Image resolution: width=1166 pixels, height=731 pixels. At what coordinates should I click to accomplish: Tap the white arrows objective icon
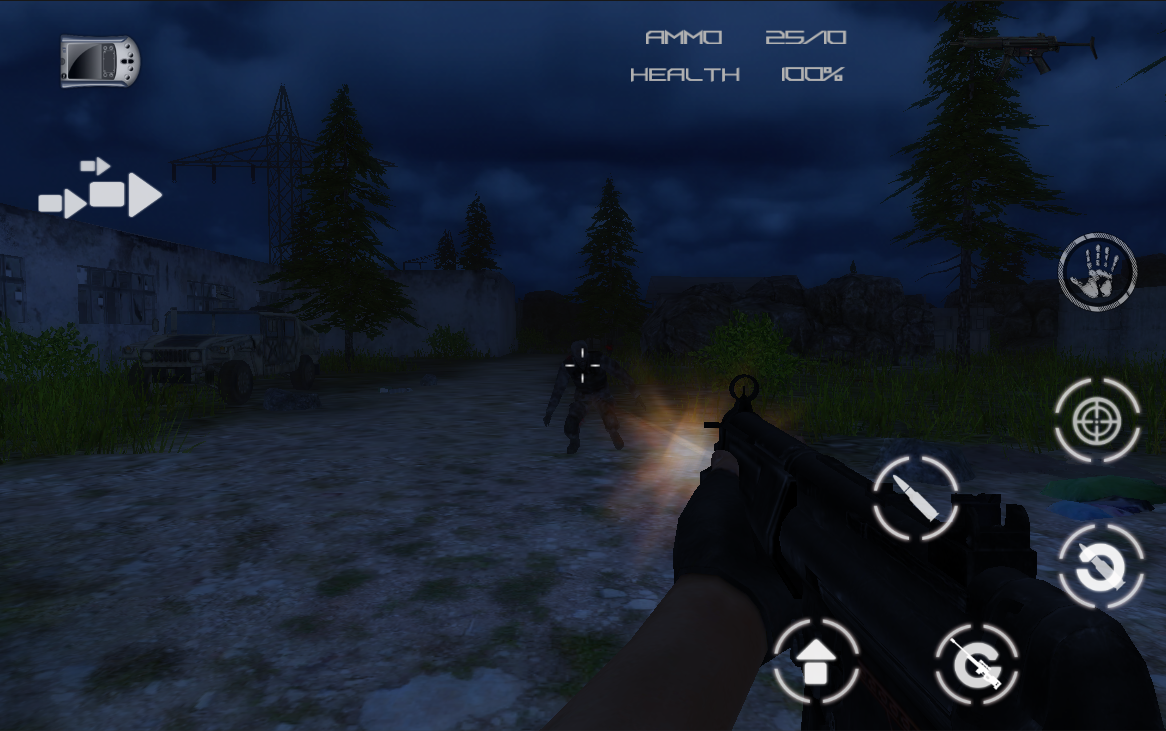tap(100, 189)
